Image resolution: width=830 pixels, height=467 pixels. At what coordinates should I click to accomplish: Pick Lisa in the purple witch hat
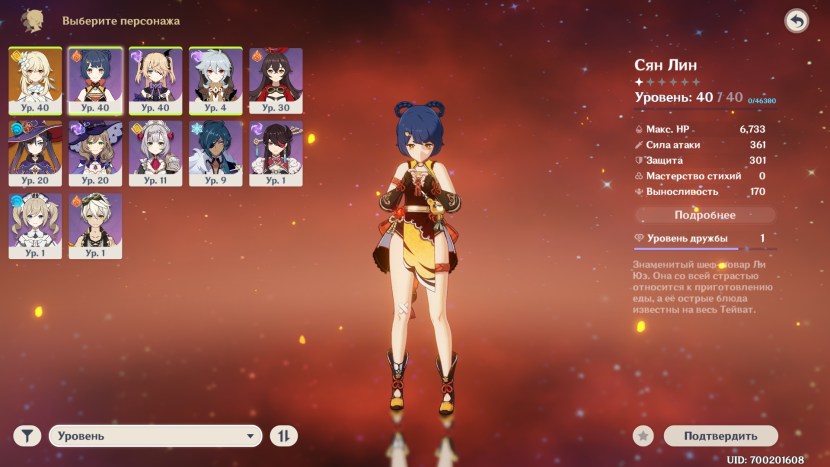click(95, 151)
